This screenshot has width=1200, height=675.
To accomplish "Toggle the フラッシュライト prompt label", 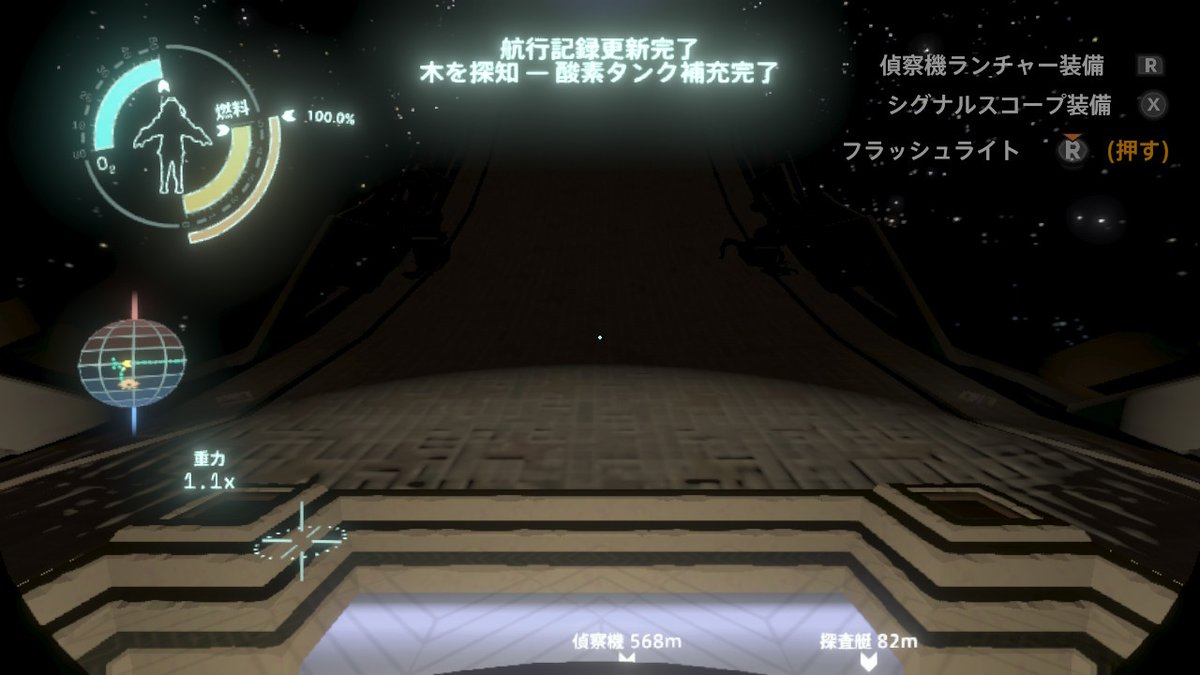I will (x=931, y=151).
